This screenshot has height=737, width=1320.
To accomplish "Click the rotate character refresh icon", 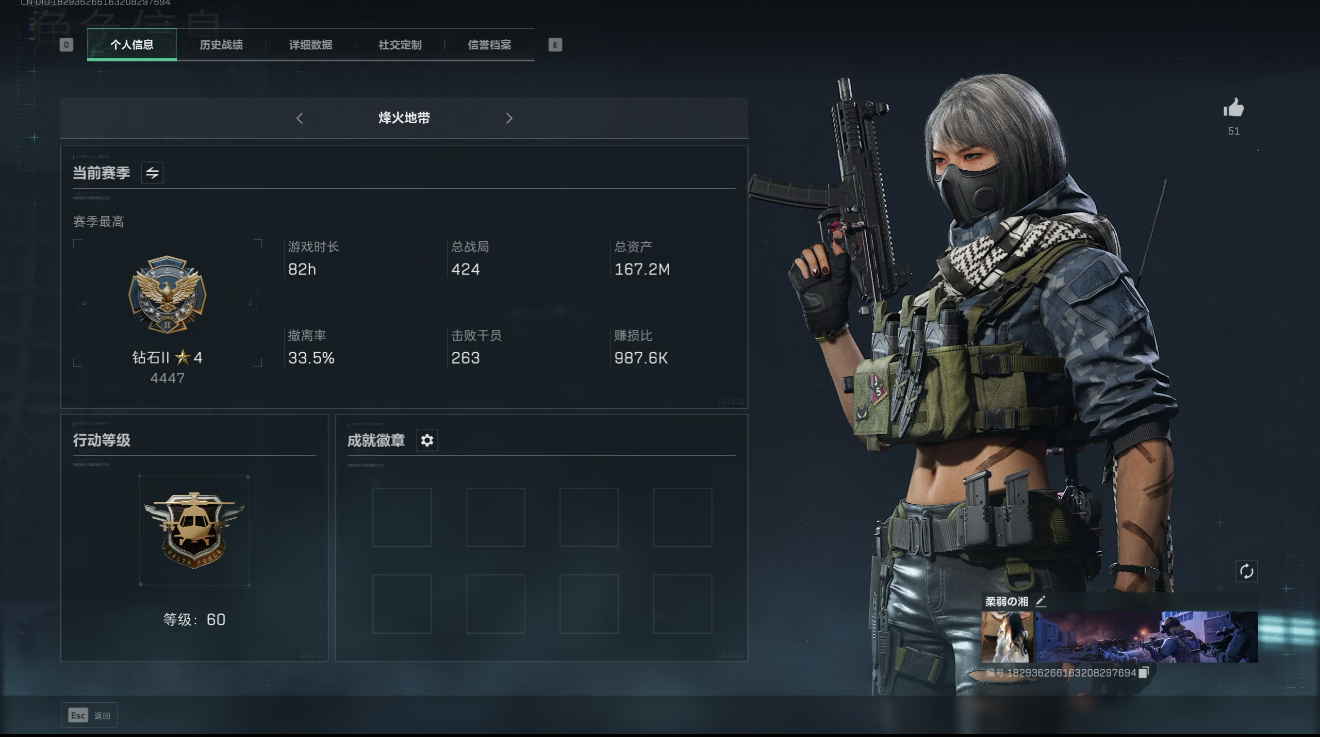I will [x=1246, y=571].
